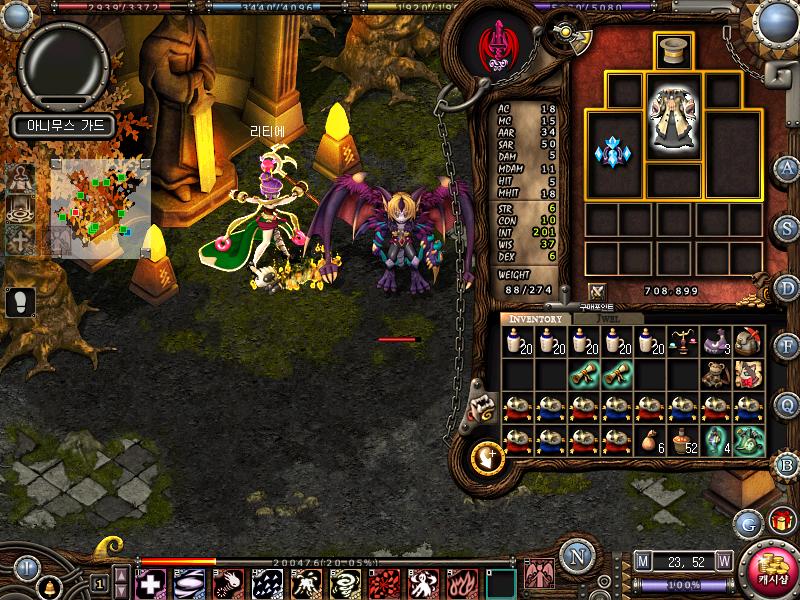Click the round D side button
This screenshot has height=600, width=800.
pyautogui.click(x=787, y=286)
